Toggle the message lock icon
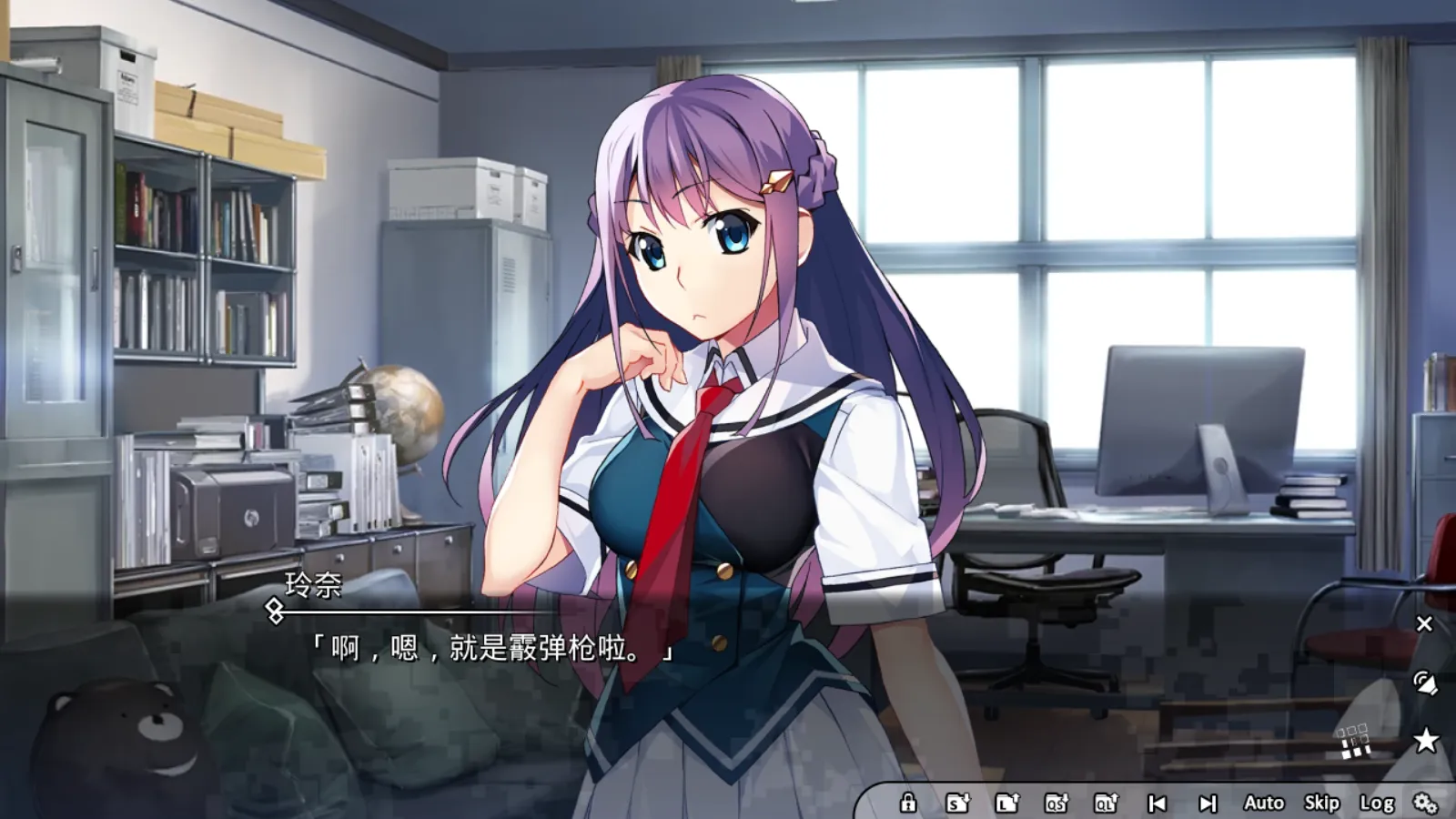1456x819 pixels. (907, 804)
